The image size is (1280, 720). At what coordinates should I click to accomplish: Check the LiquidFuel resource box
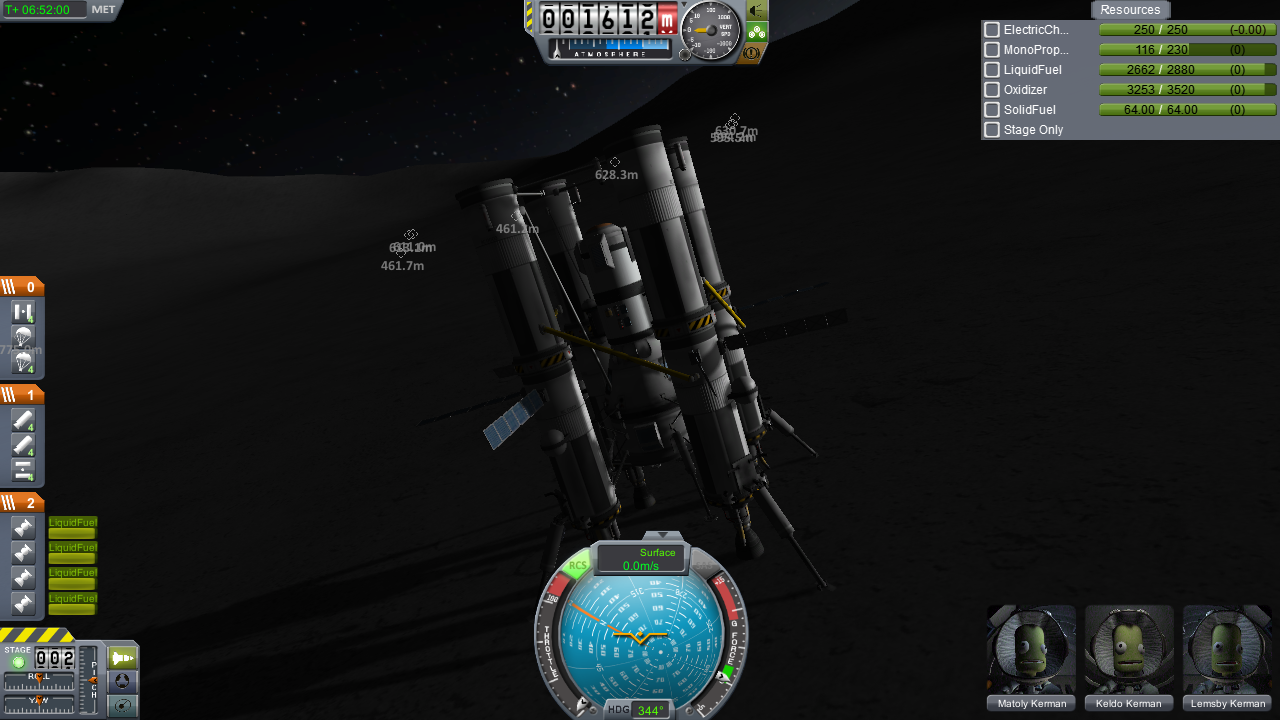pyautogui.click(x=992, y=70)
